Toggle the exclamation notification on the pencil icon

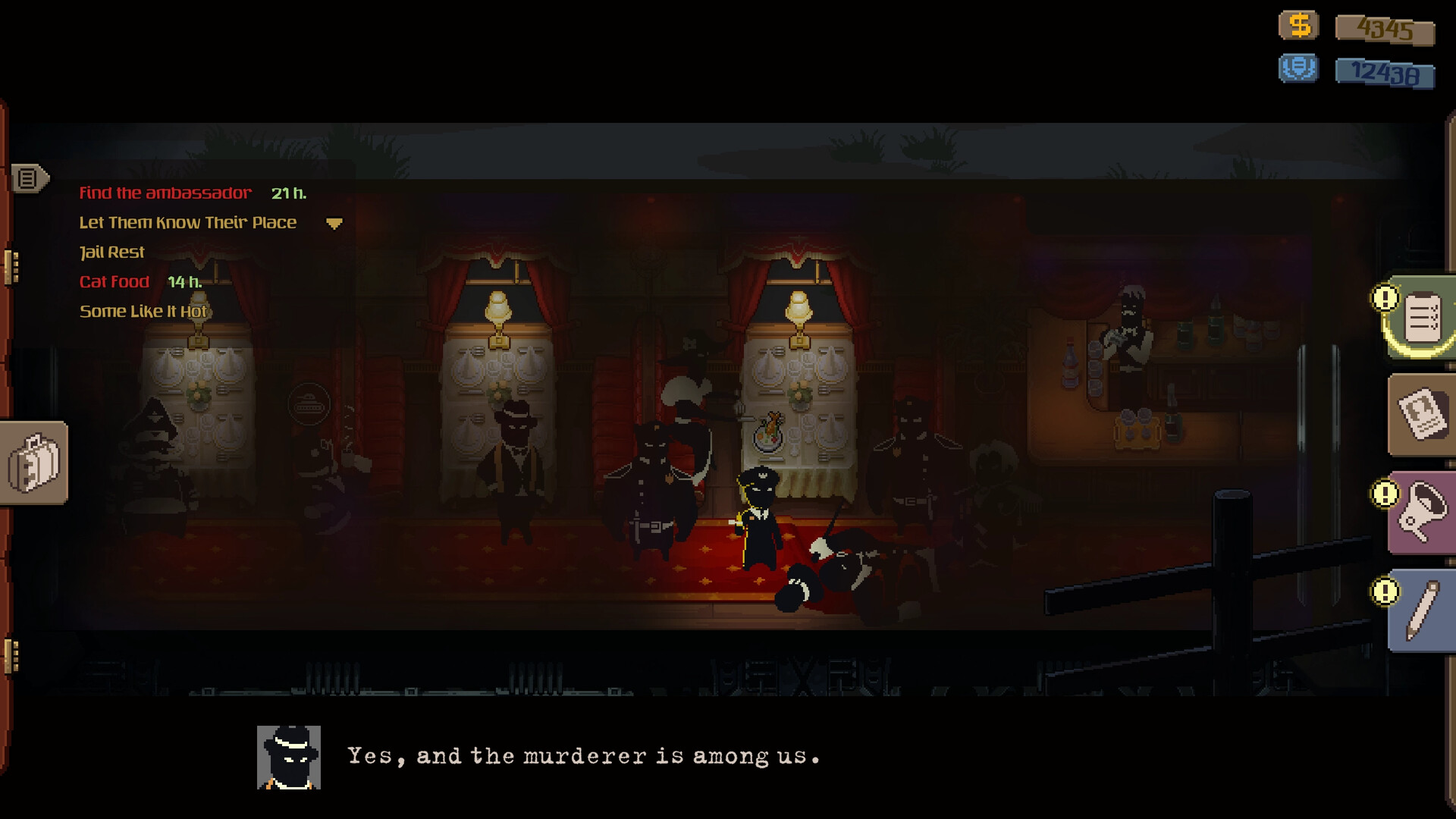tap(1385, 591)
